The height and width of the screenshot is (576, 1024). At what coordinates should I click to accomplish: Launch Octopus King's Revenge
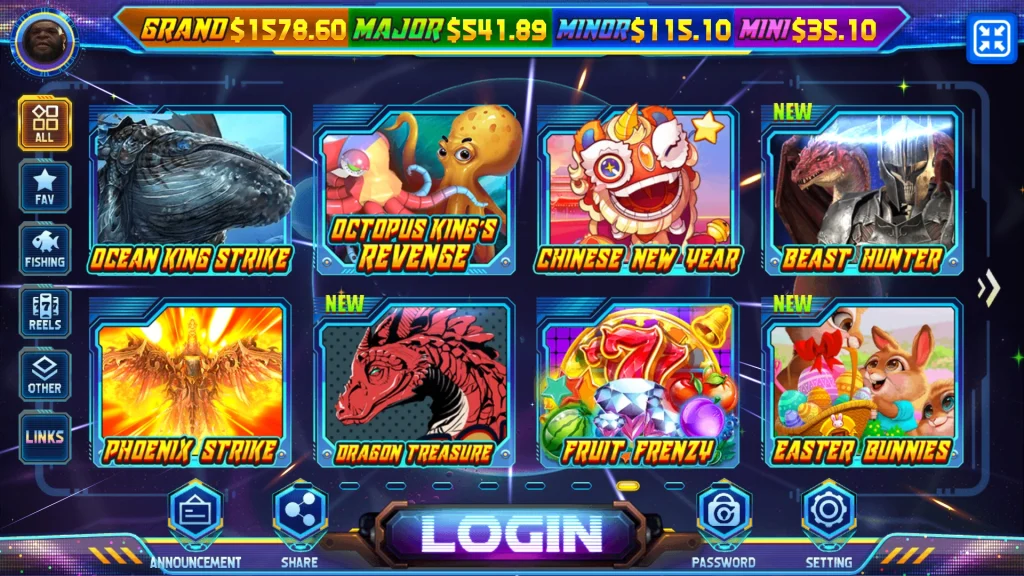point(414,192)
